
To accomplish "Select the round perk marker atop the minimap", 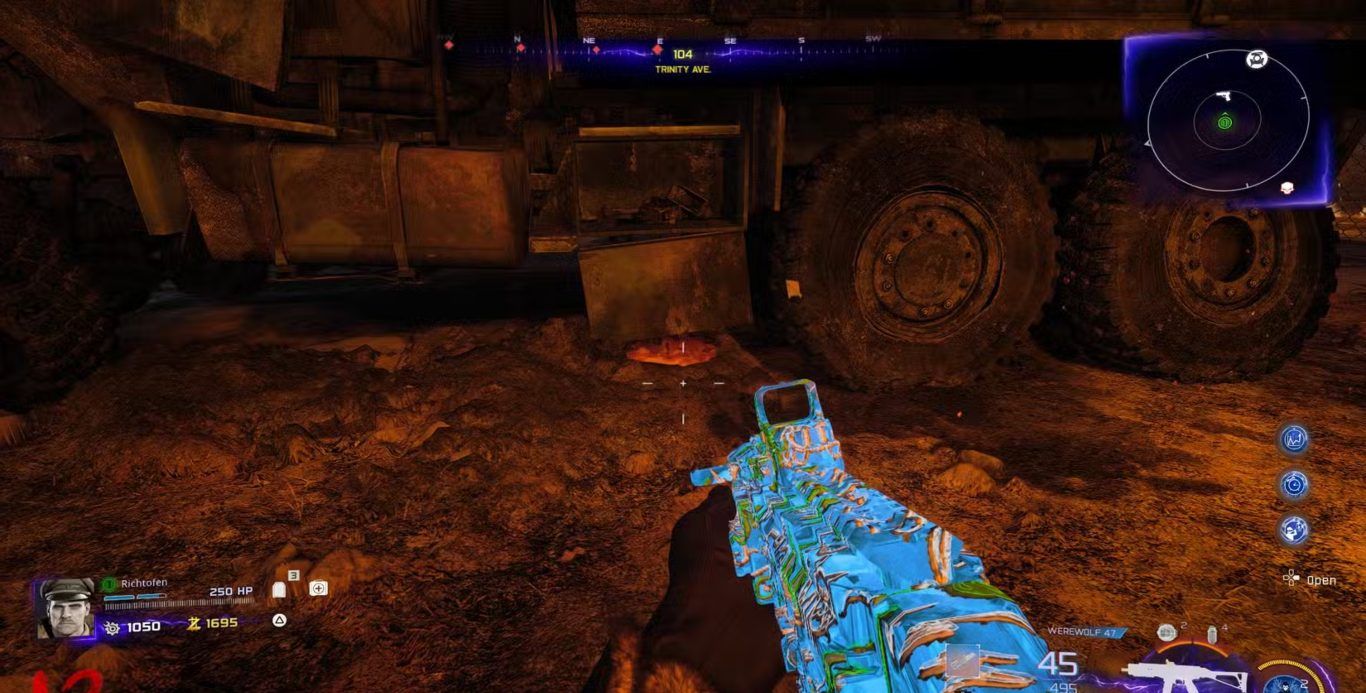I will pyautogui.click(x=1257, y=60).
